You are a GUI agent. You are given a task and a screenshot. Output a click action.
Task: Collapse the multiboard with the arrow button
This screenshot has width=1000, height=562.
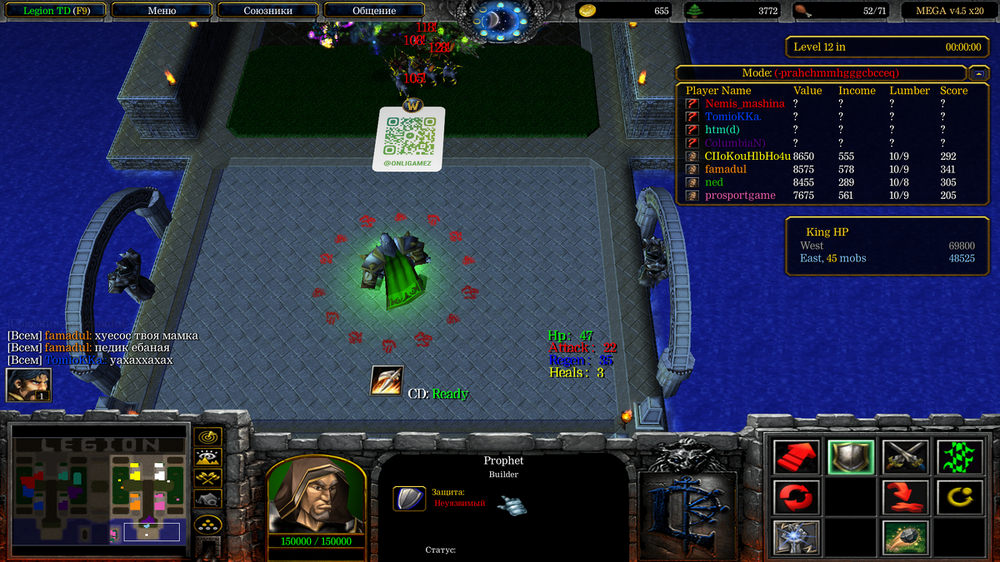click(976, 73)
